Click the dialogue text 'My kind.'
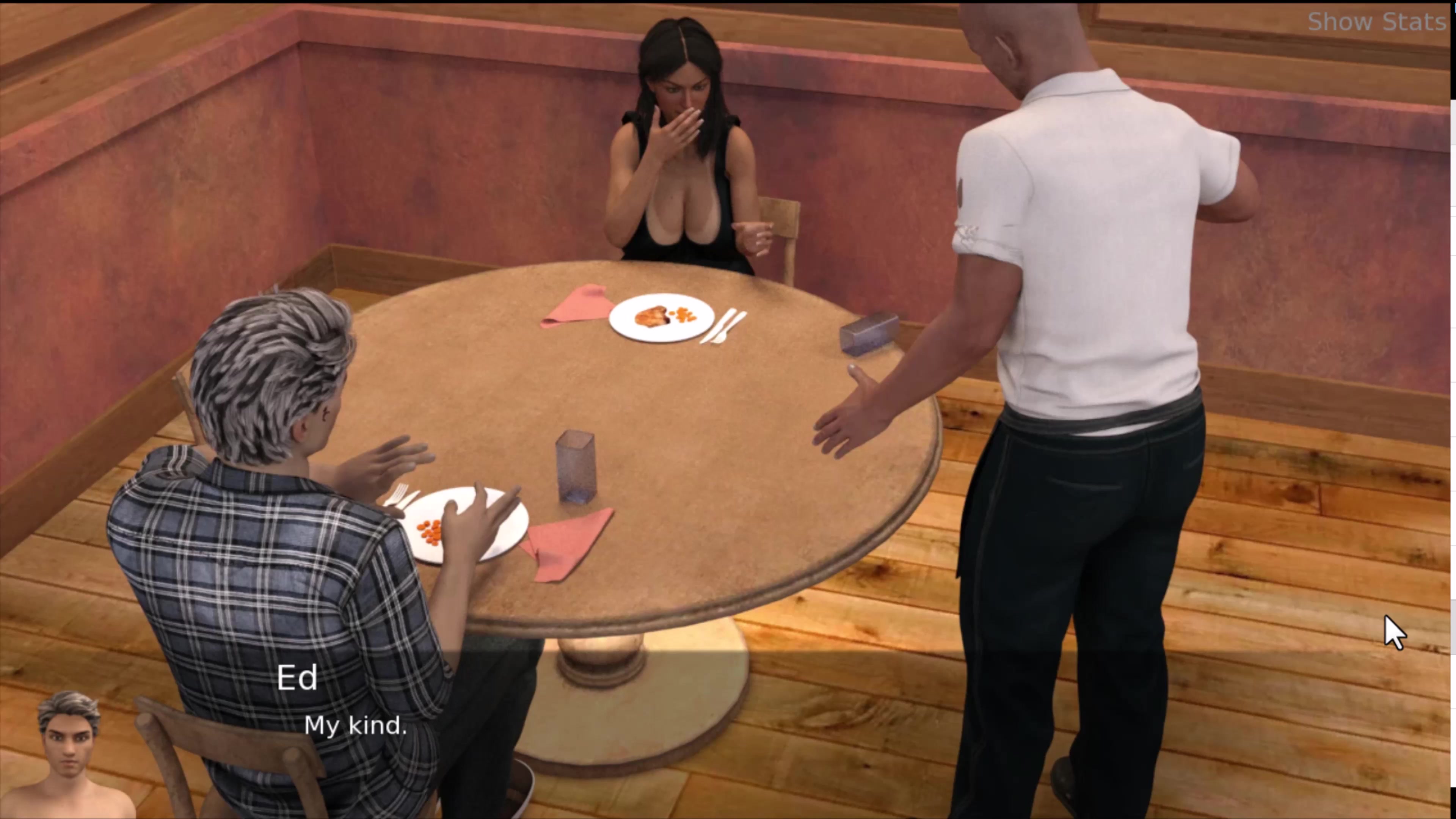This screenshot has height=819, width=1456. coord(356,725)
